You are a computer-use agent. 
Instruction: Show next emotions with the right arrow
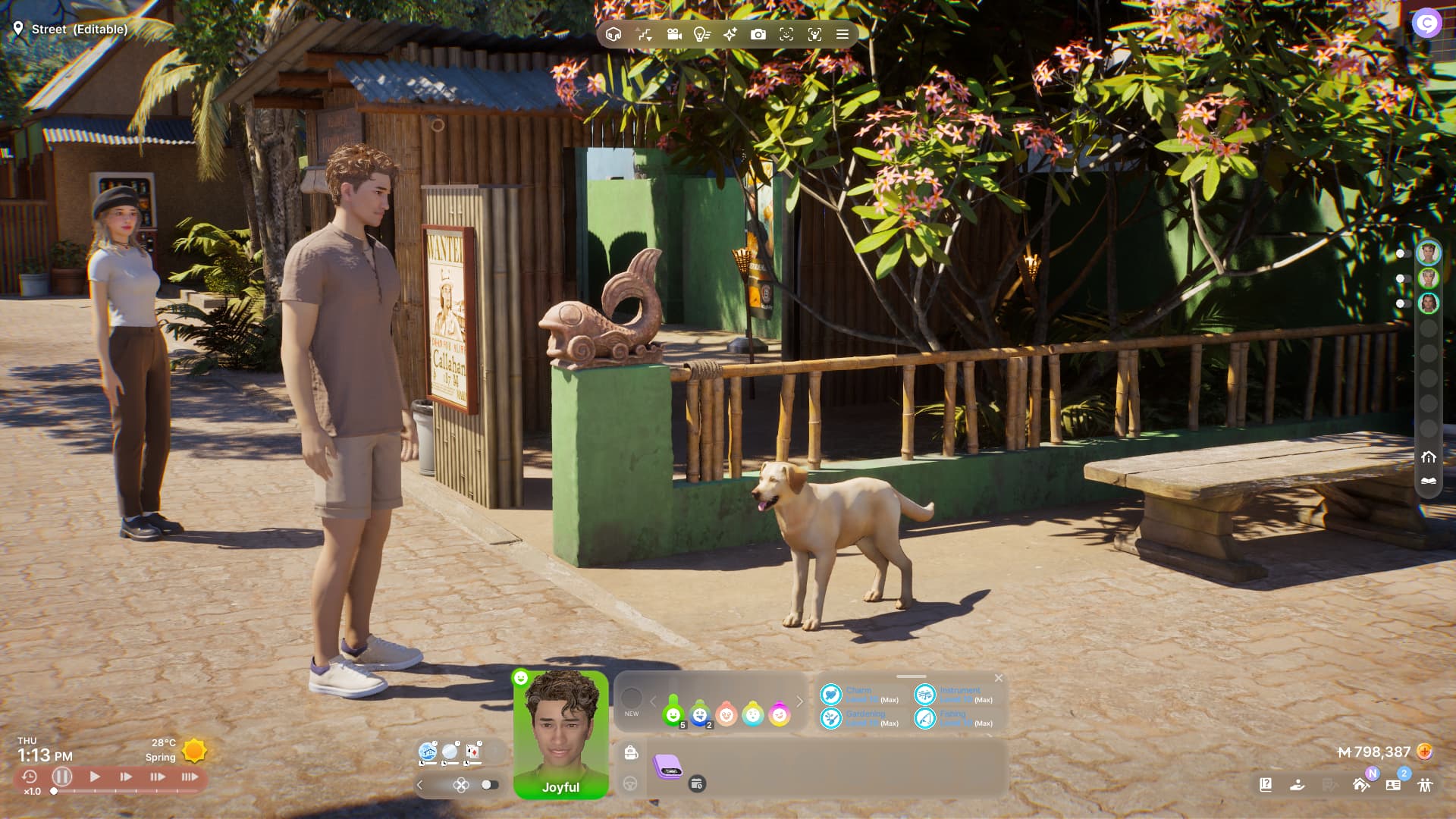(x=799, y=701)
